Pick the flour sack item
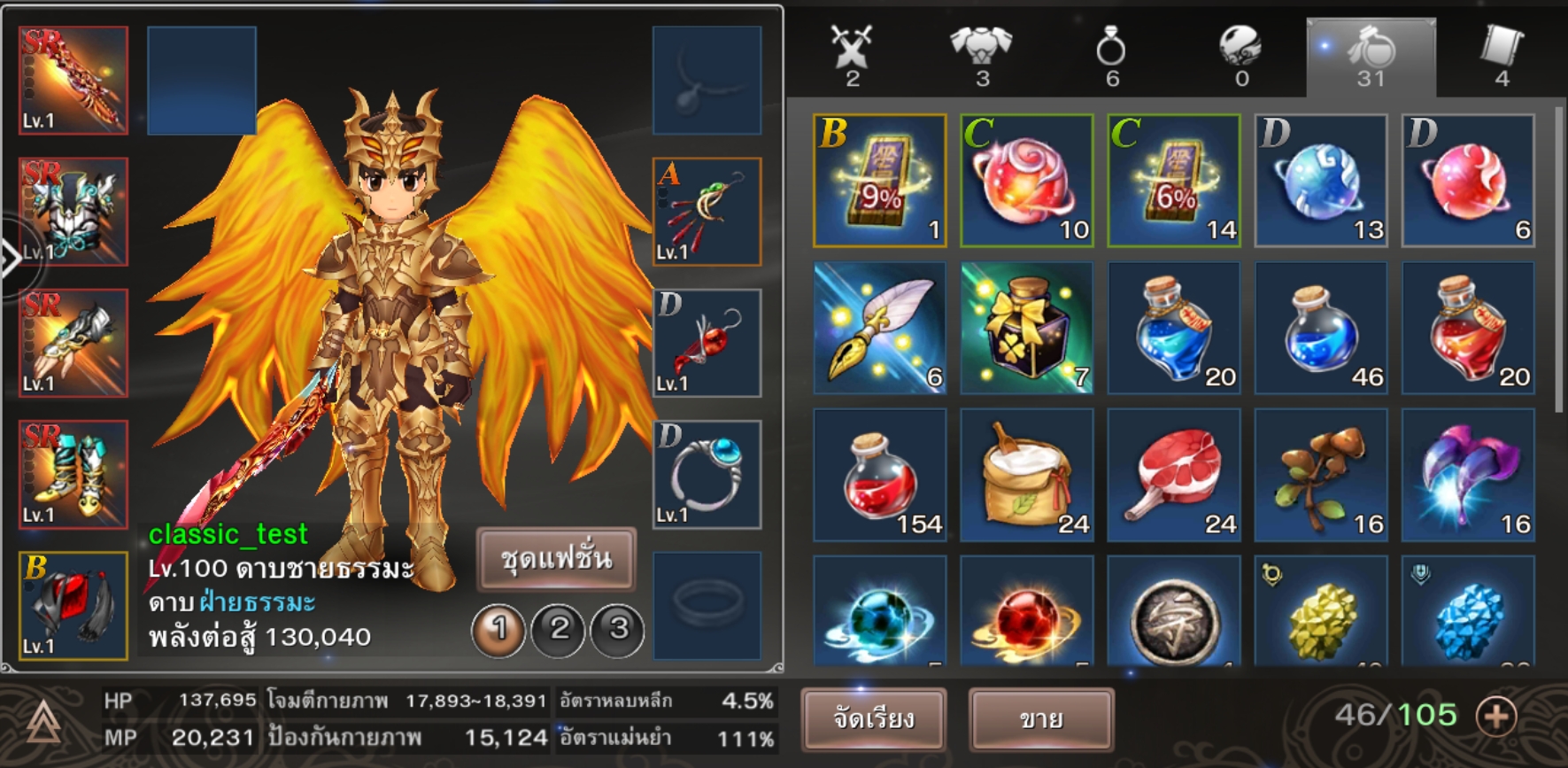Image resolution: width=1568 pixels, height=768 pixels. [x=1026, y=475]
